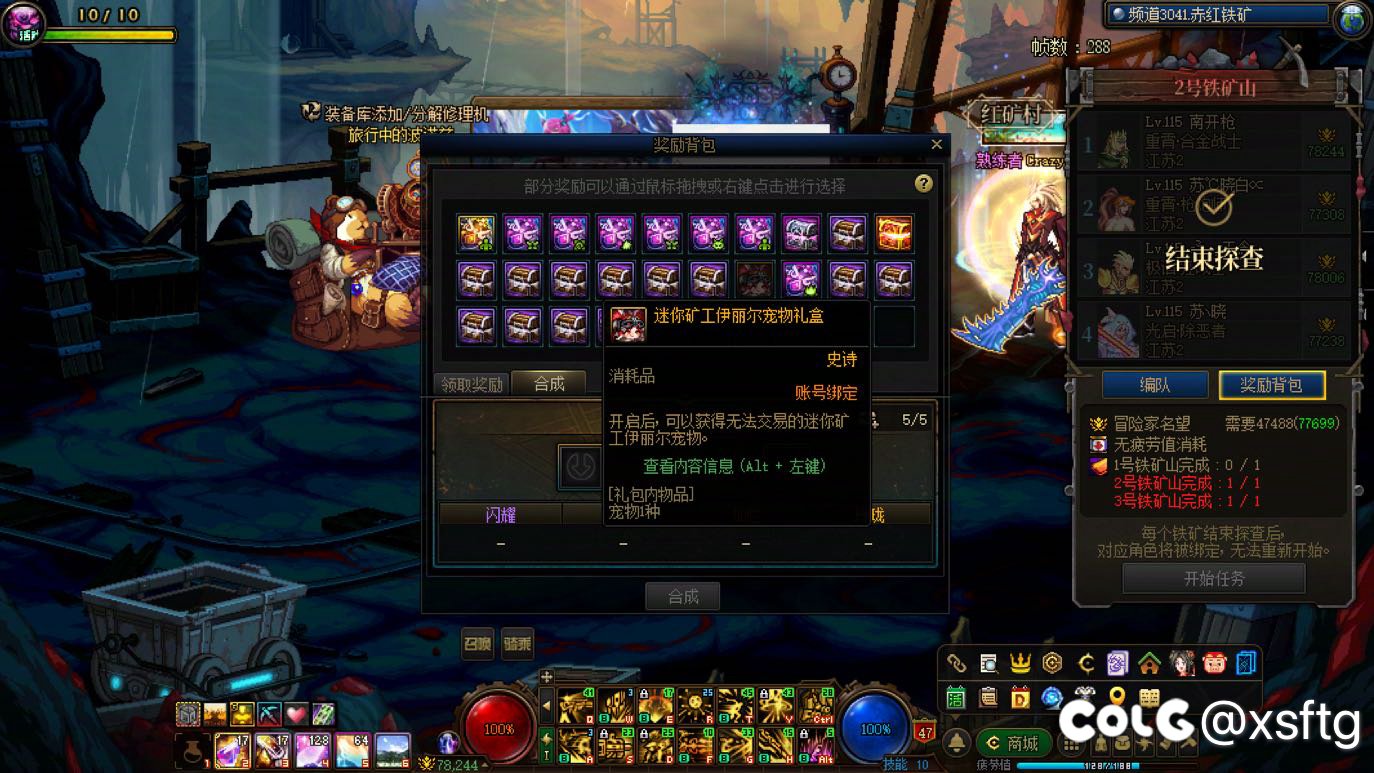Open the yellow map pin icon

[x=1117, y=697]
